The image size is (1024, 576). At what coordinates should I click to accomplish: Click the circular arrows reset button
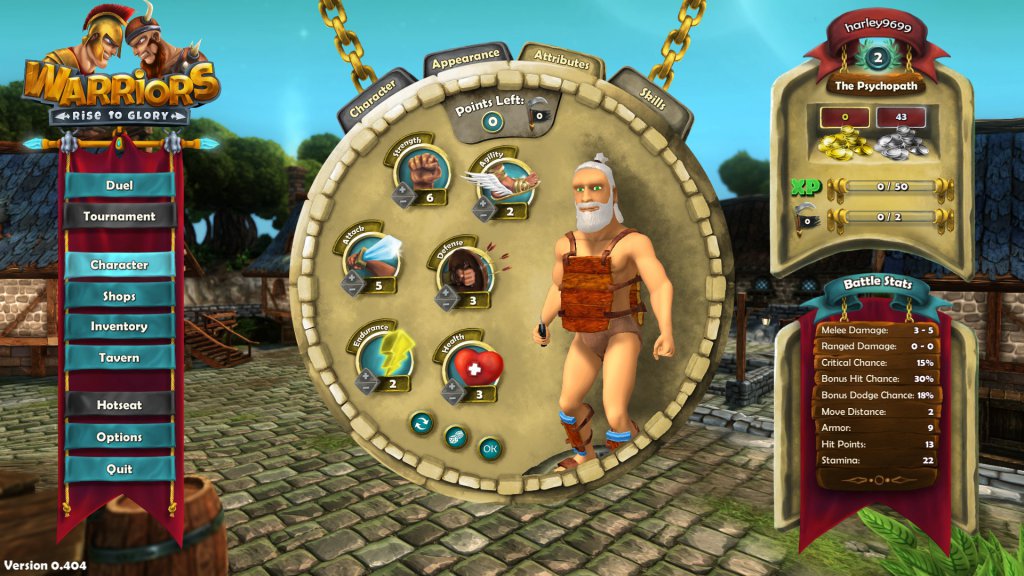click(x=421, y=424)
